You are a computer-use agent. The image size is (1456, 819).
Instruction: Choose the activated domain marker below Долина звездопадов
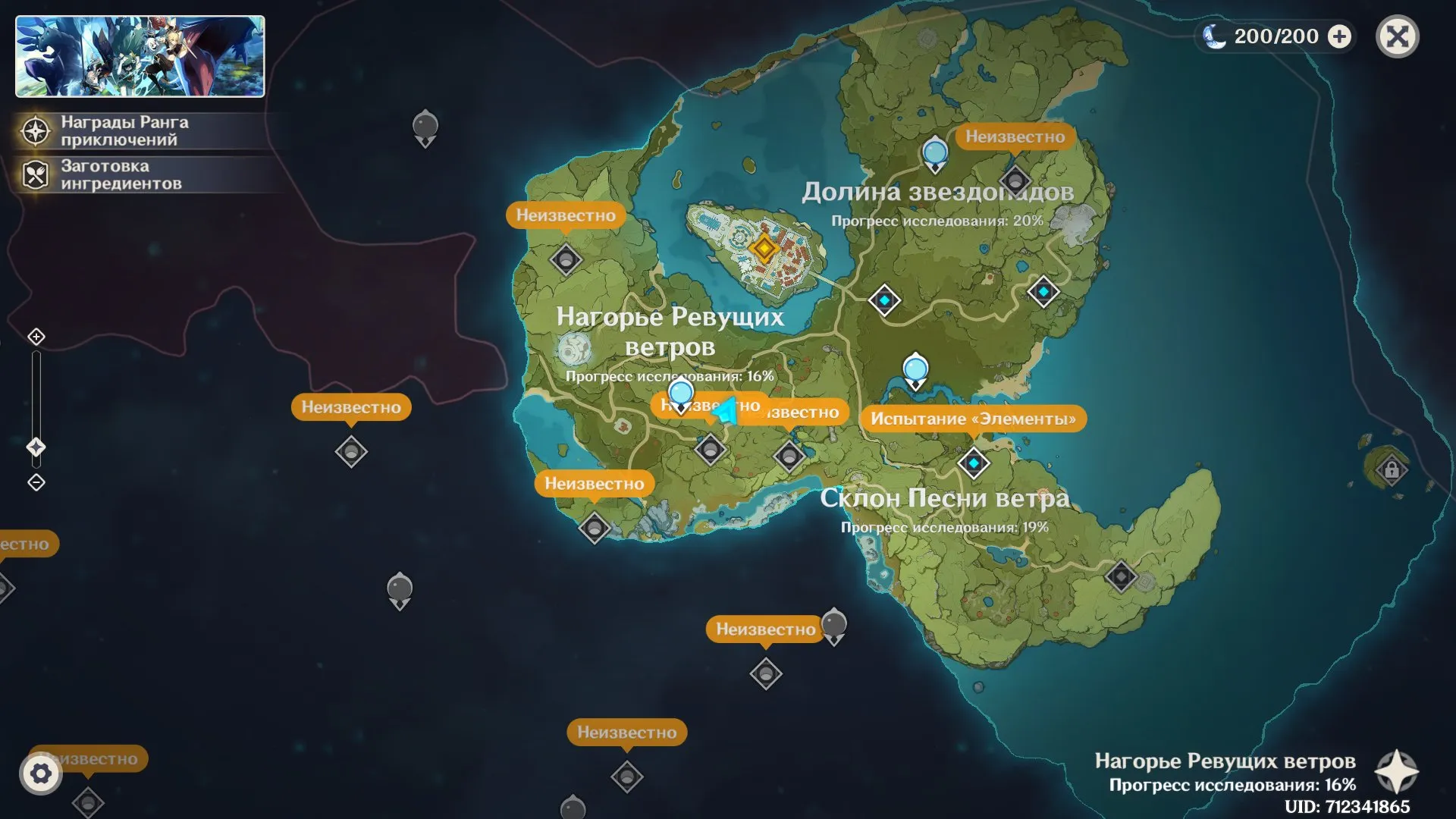(x=884, y=300)
